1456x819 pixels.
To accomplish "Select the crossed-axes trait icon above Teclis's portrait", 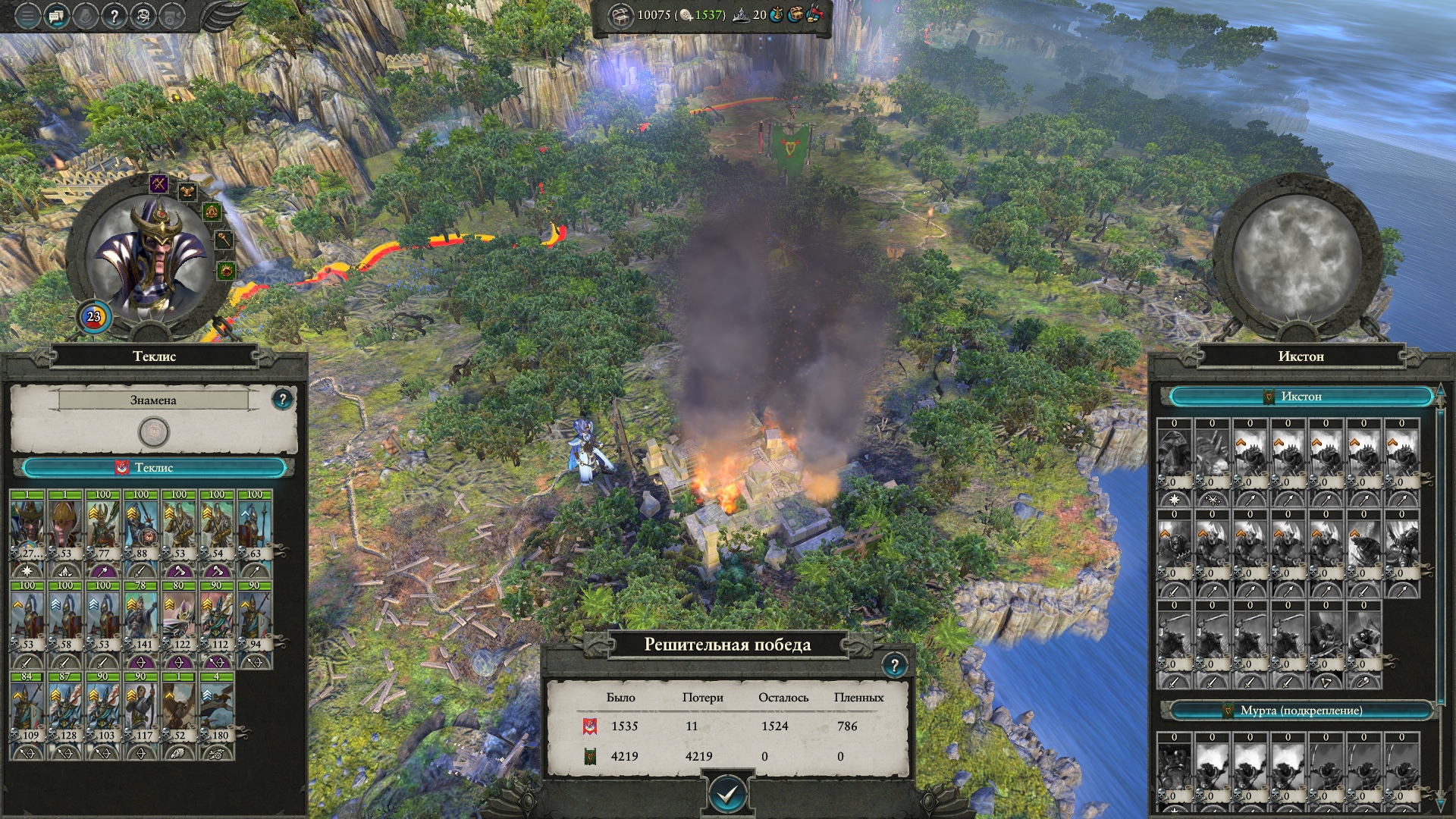I will coord(158,184).
